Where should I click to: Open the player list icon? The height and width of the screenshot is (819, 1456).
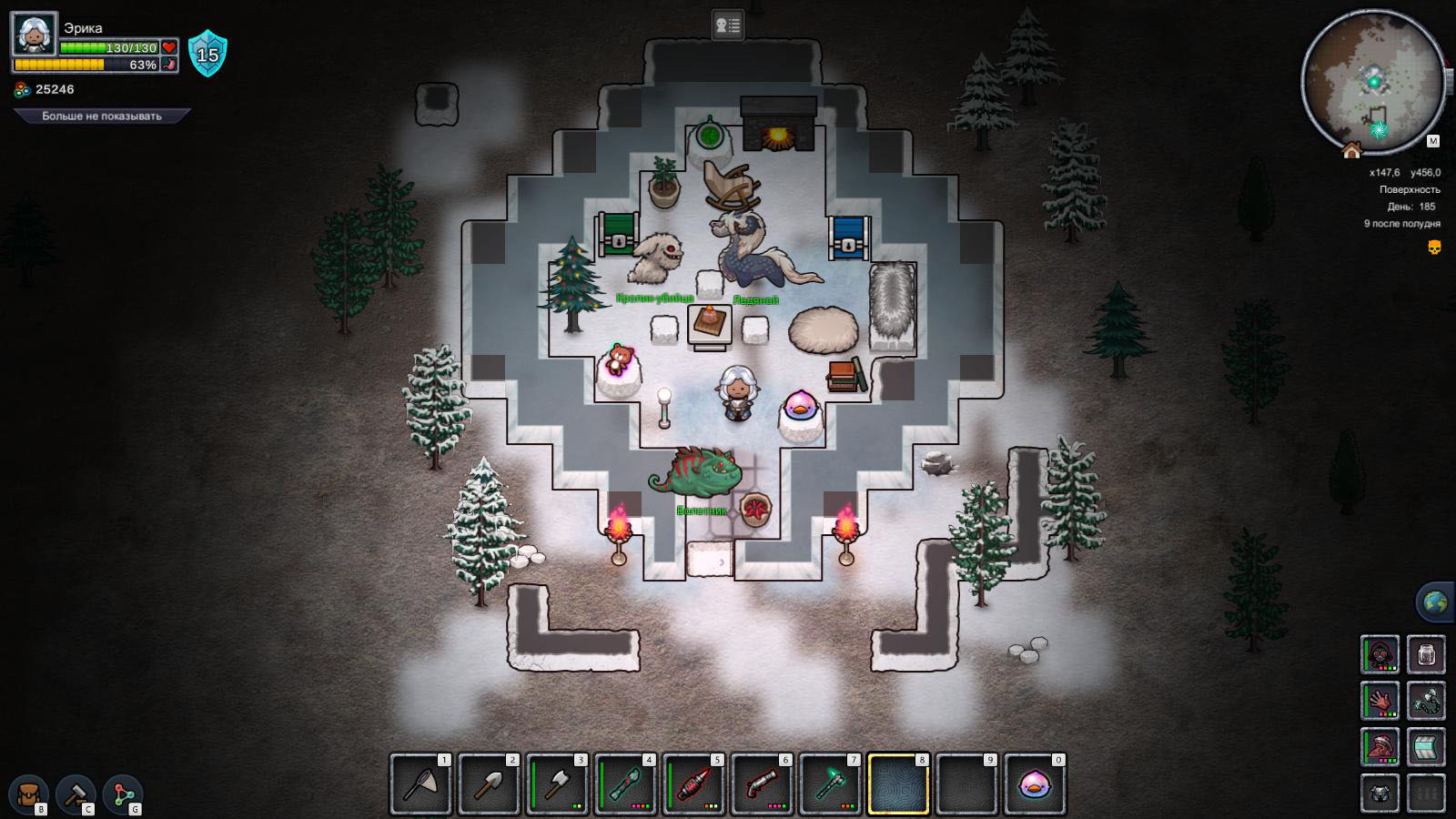[727, 25]
